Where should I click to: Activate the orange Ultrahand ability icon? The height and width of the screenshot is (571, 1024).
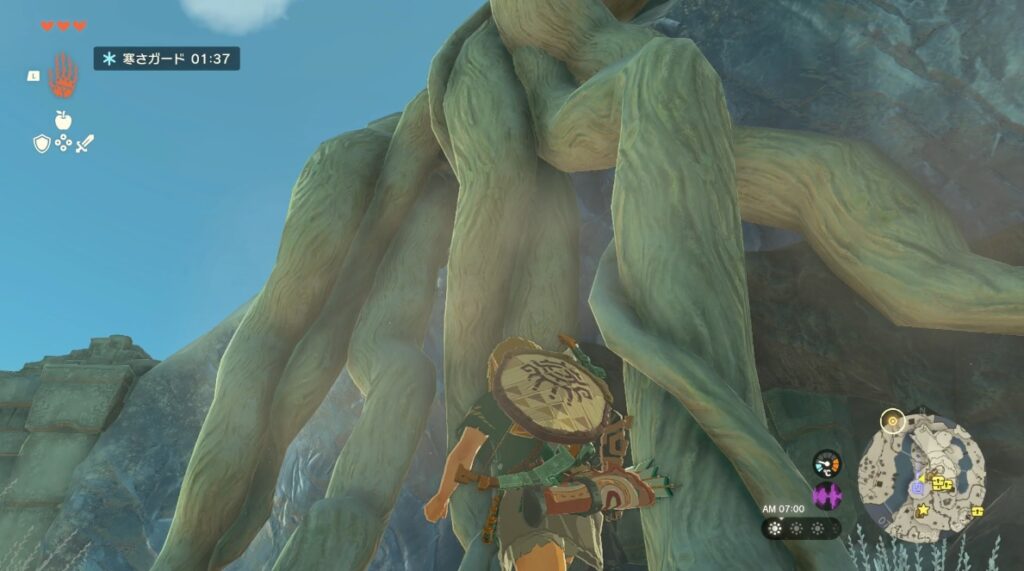63,75
